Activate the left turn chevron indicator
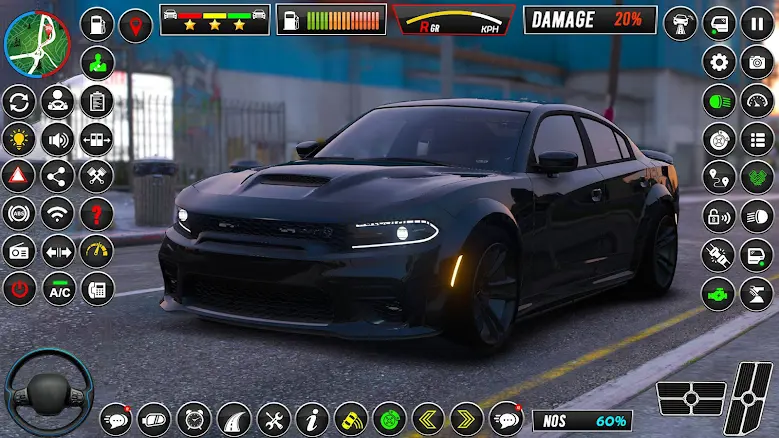The width and height of the screenshot is (779, 438). click(428, 417)
